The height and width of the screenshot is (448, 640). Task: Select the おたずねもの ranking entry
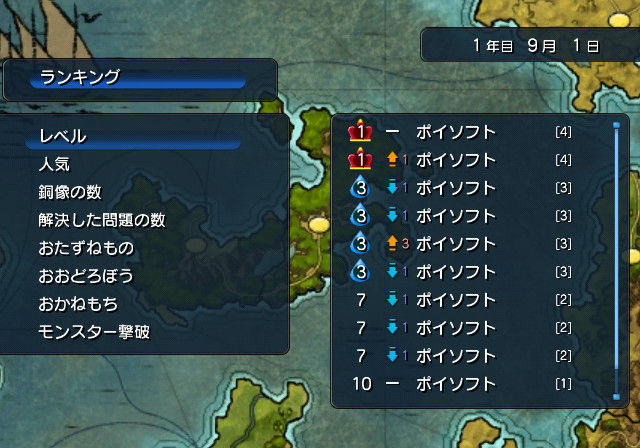click(86, 247)
